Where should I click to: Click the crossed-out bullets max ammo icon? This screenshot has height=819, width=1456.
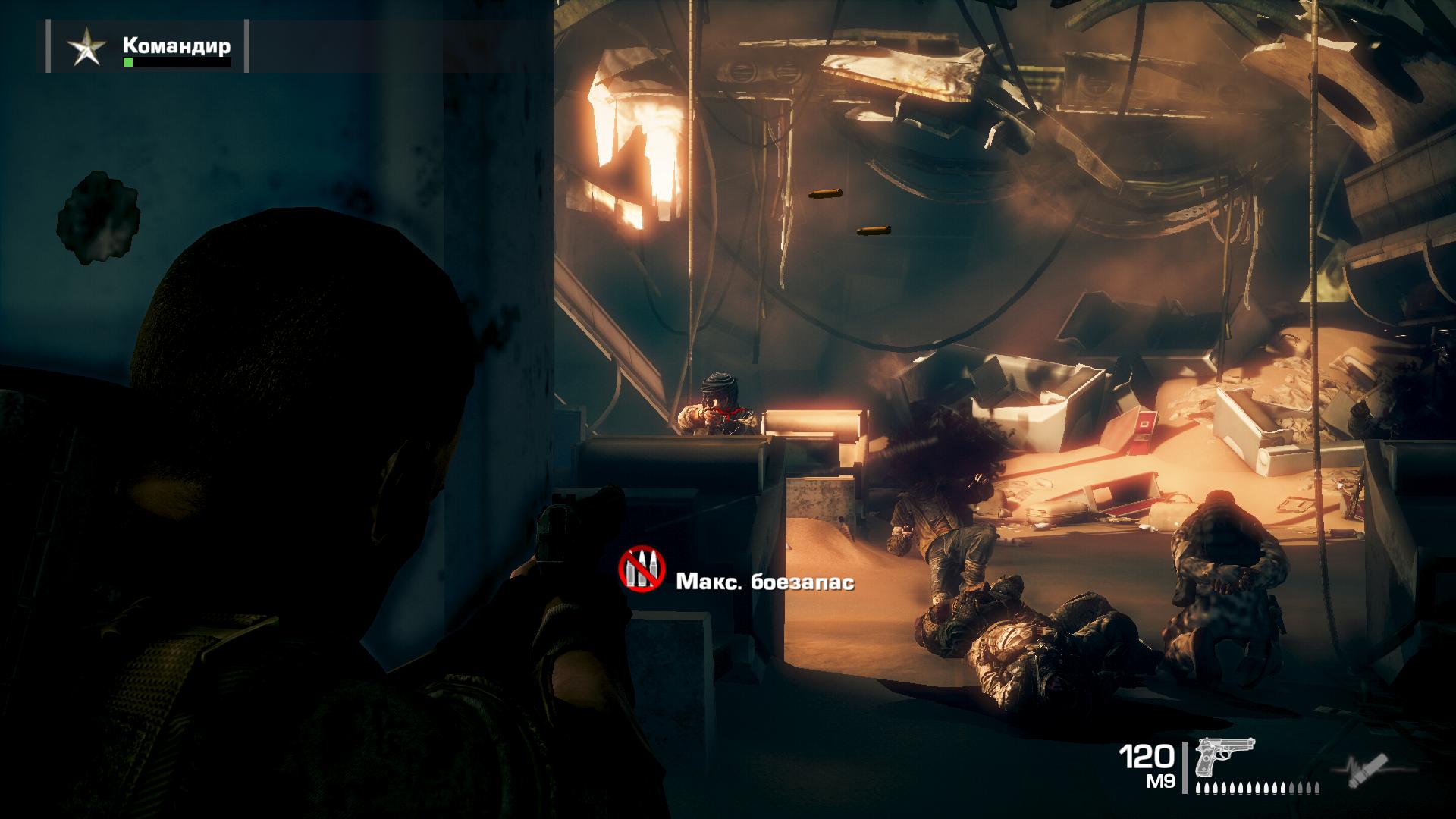coord(642,569)
